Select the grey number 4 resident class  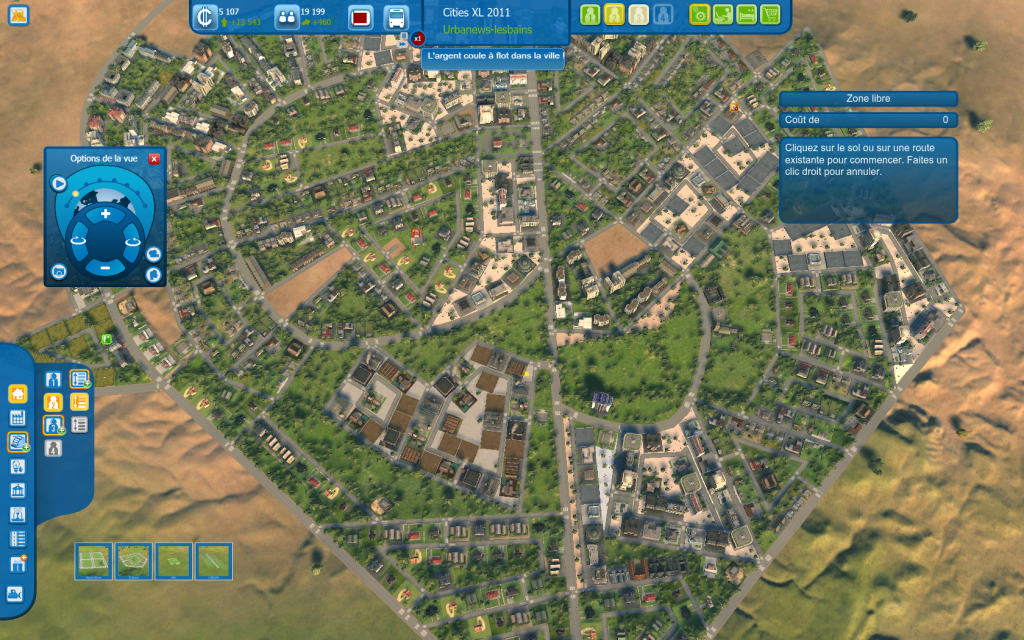point(55,449)
